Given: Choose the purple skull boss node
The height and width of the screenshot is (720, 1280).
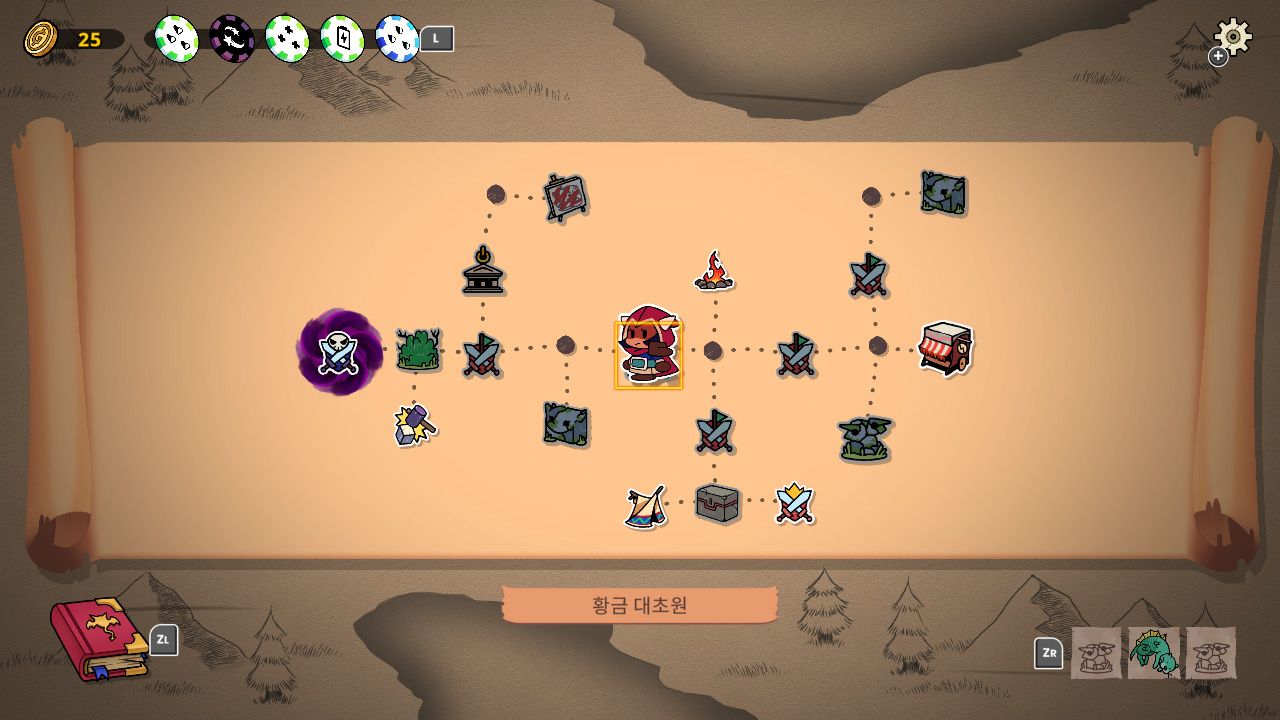Looking at the screenshot, I should pos(340,352).
